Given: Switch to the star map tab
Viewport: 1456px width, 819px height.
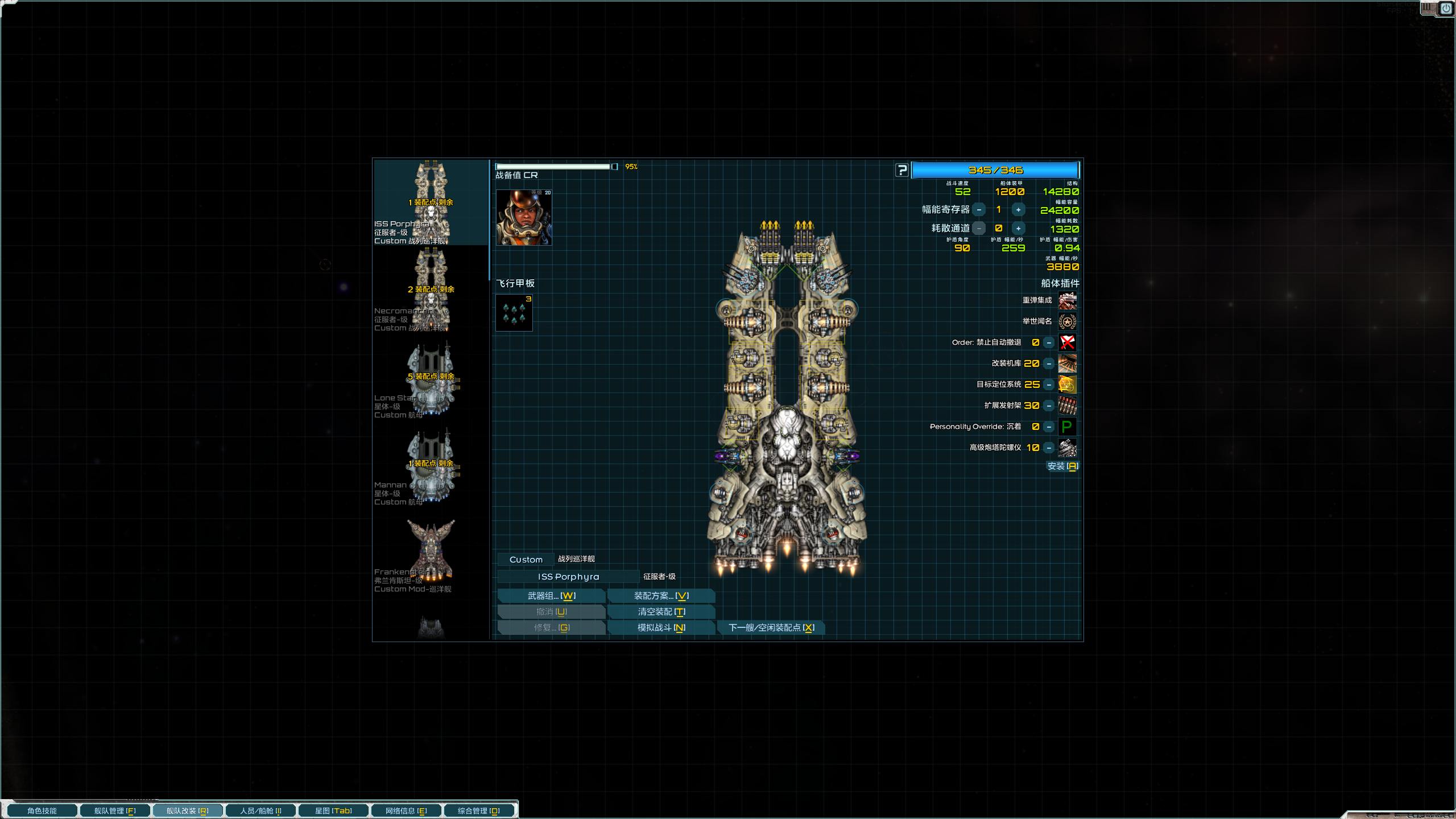Looking at the screenshot, I should click(333, 810).
